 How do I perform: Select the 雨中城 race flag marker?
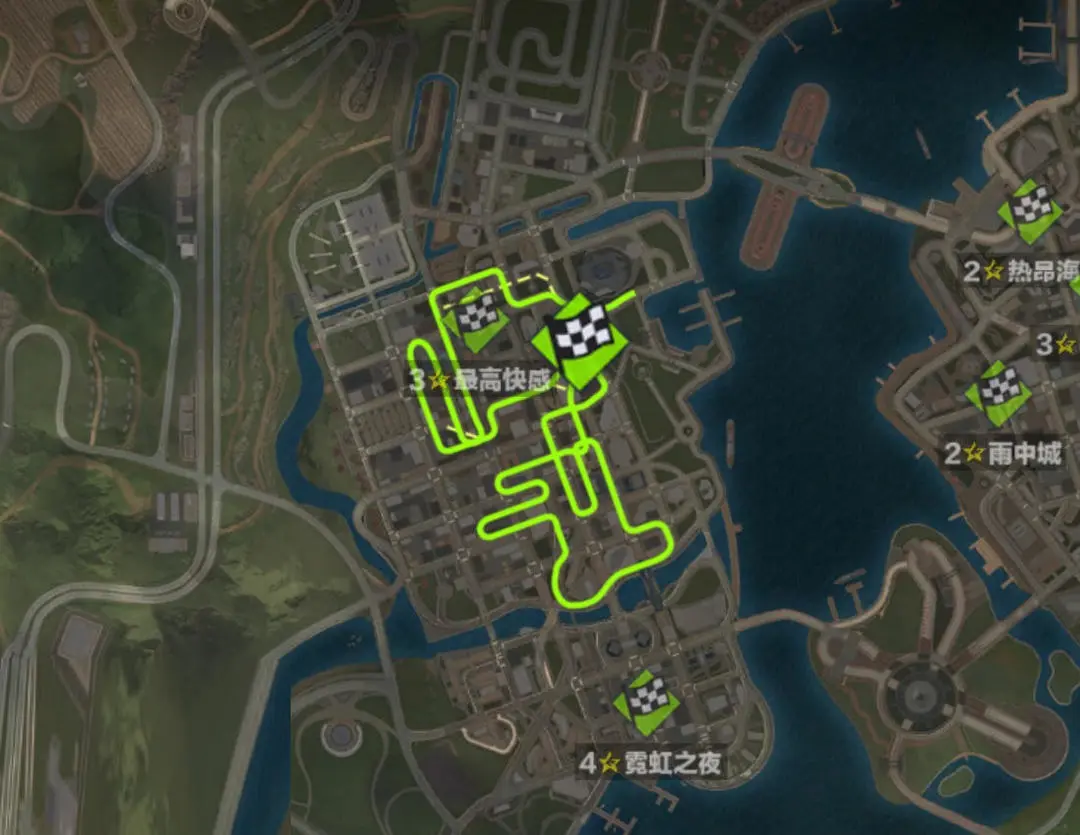pyautogui.click(x=996, y=389)
